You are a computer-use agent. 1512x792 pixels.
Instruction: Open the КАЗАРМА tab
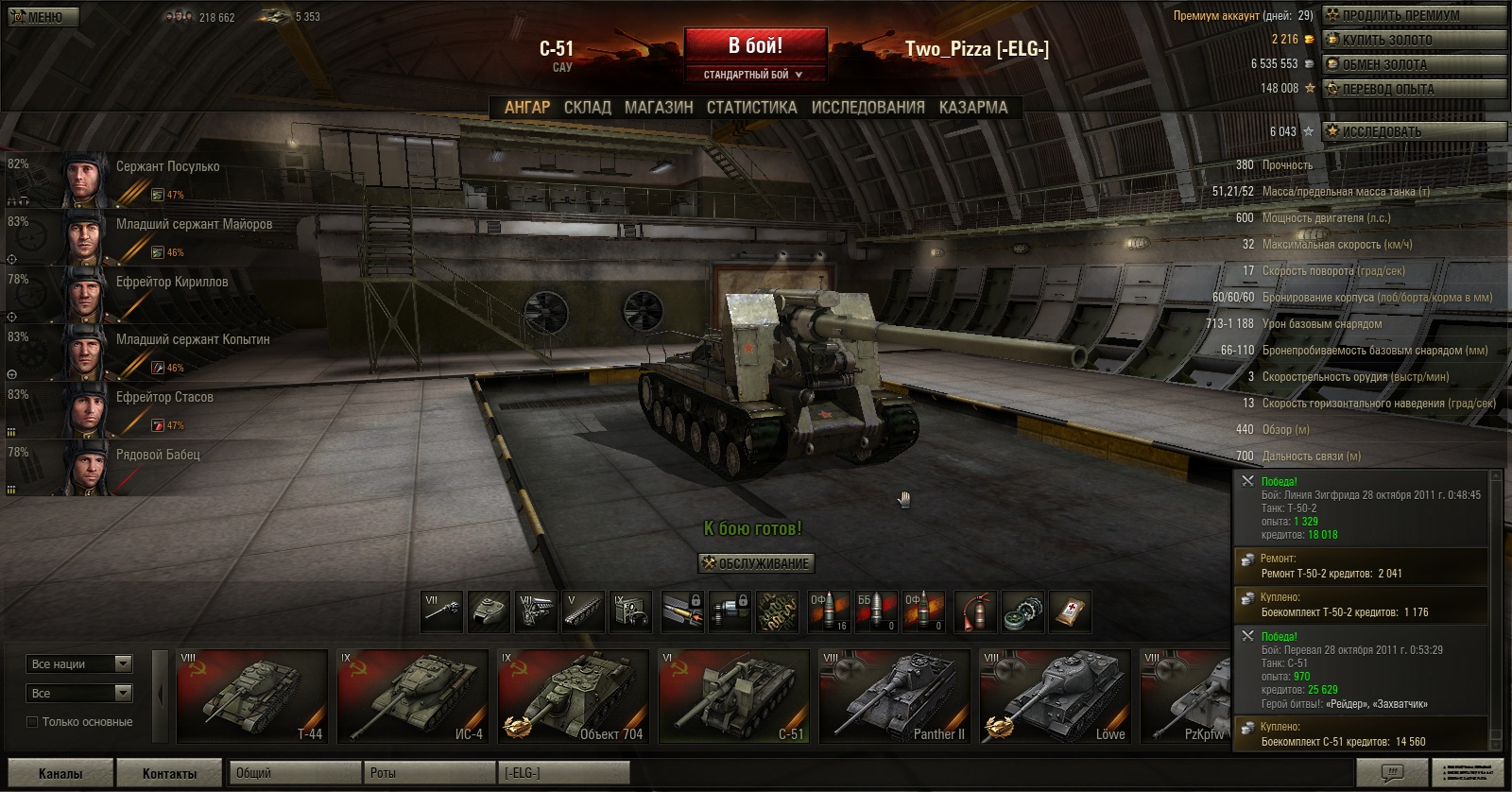click(x=973, y=108)
